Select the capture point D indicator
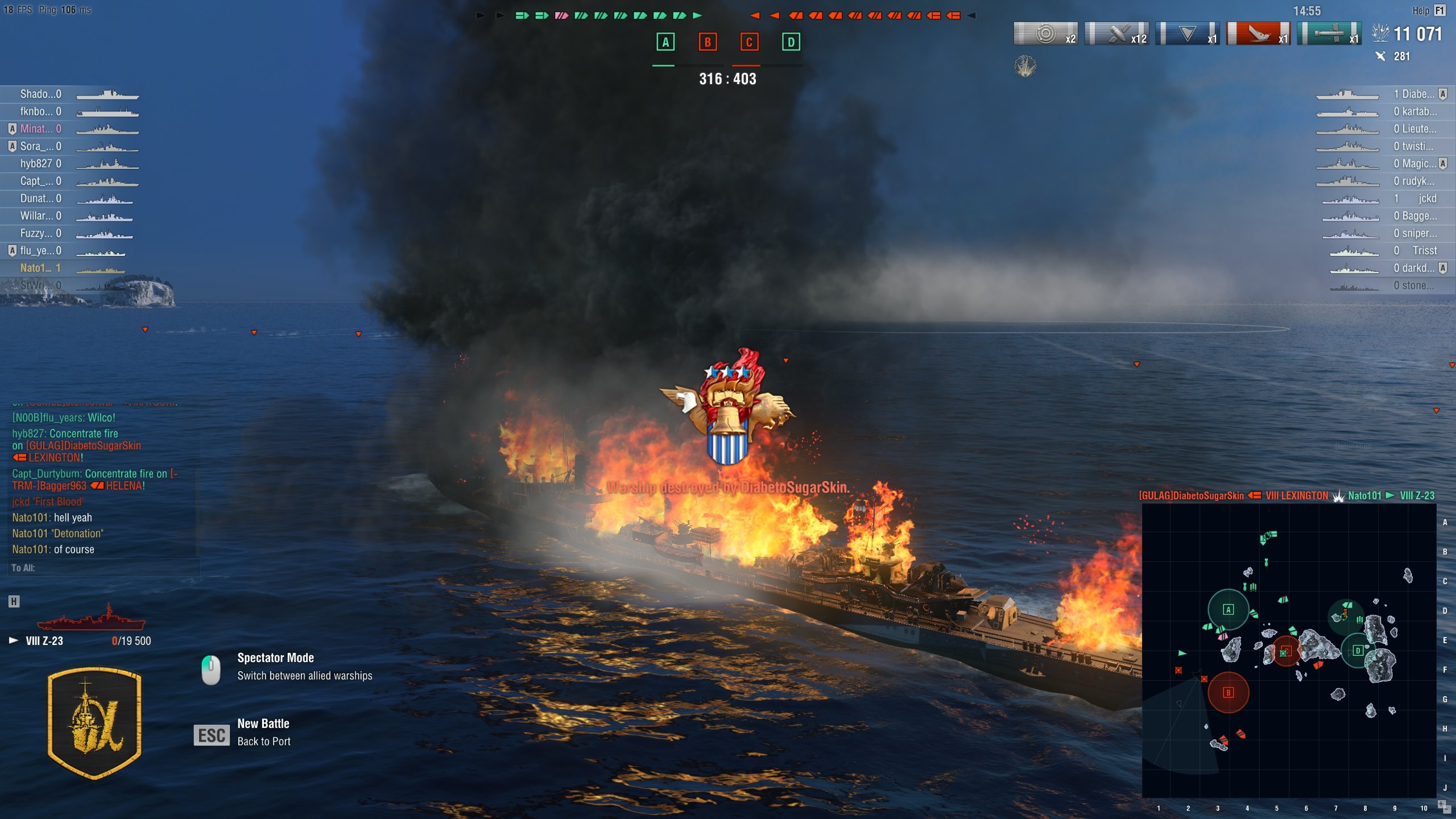The width and height of the screenshot is (1456, 819). (791, 42)
